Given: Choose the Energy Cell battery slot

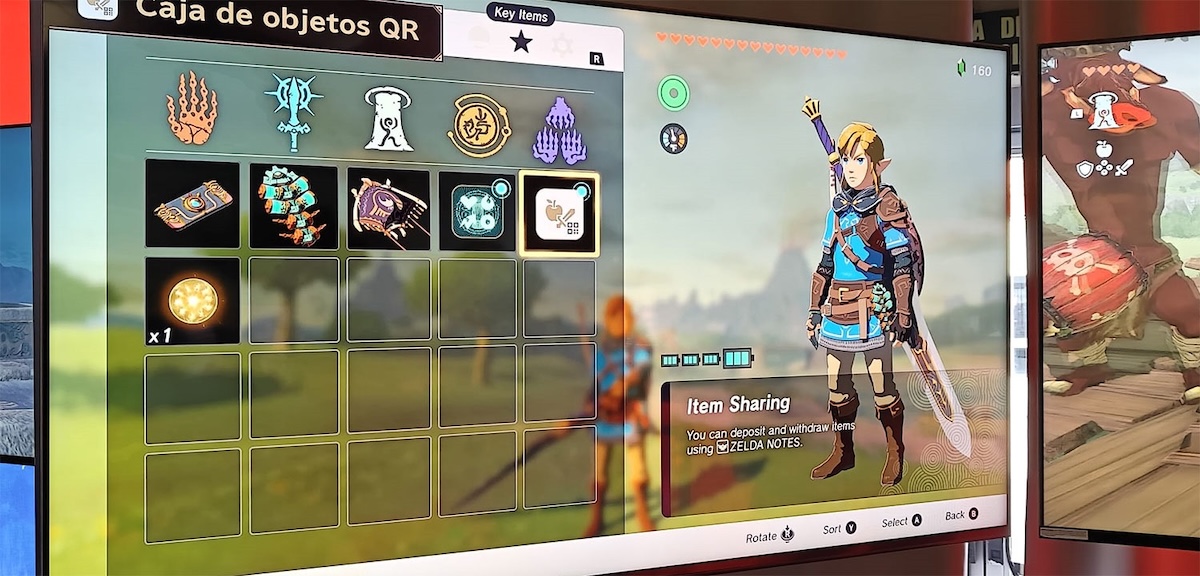Looking at the screenshot, I should point(293,206).
